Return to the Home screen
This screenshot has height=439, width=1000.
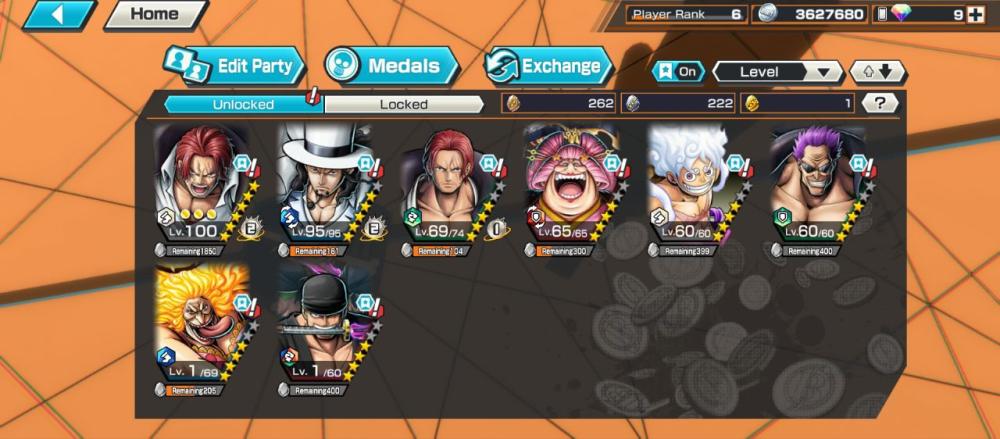pos(155,15)
